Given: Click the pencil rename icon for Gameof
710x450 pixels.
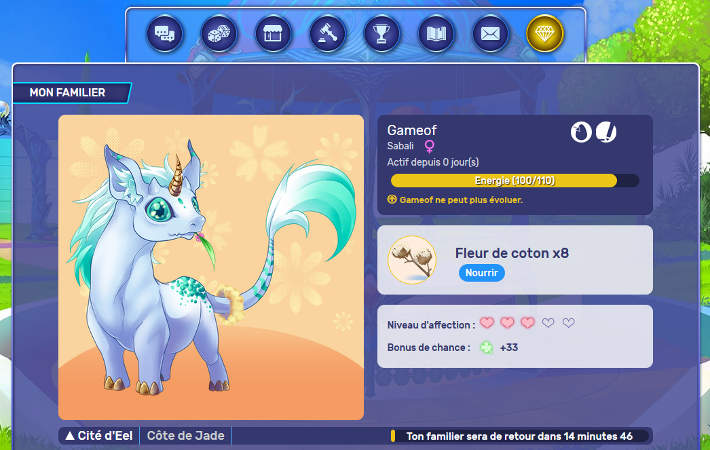Looking at the screenshot, I should (606, 132).
